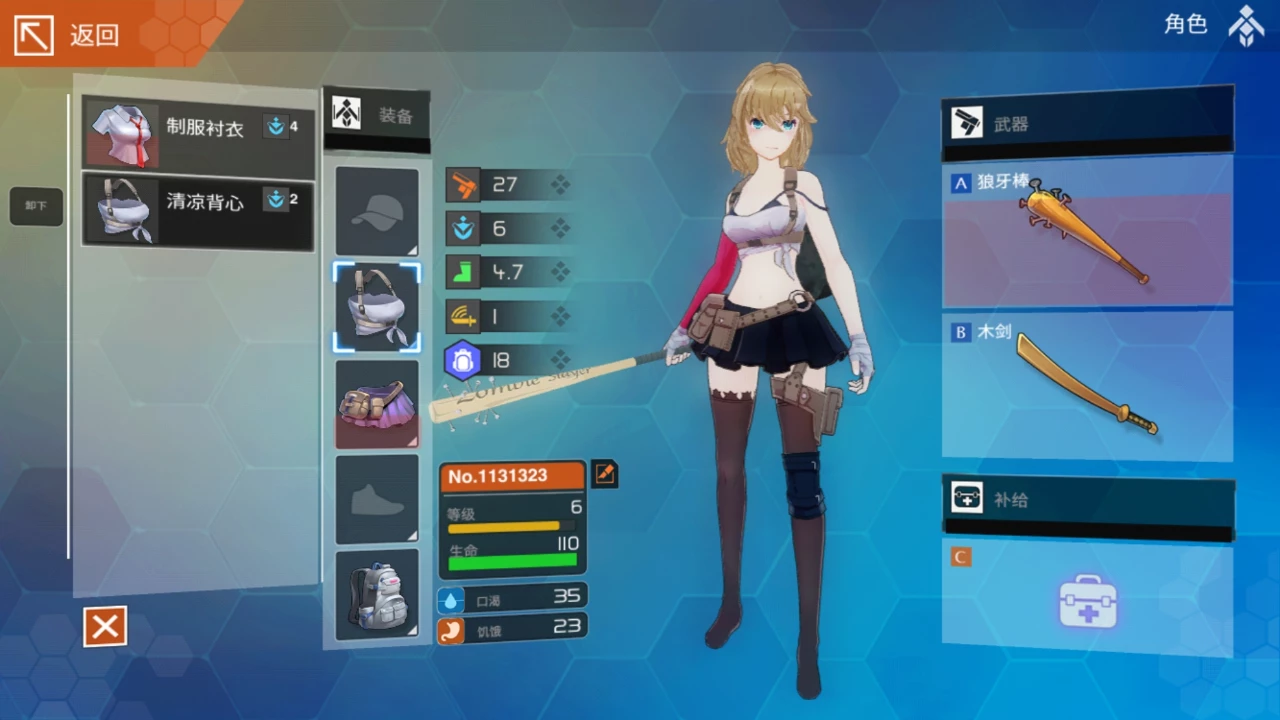Open the skirt and belt-bag slot
1280x720 pixels.
pyautogui.click(x=377, y=403)
